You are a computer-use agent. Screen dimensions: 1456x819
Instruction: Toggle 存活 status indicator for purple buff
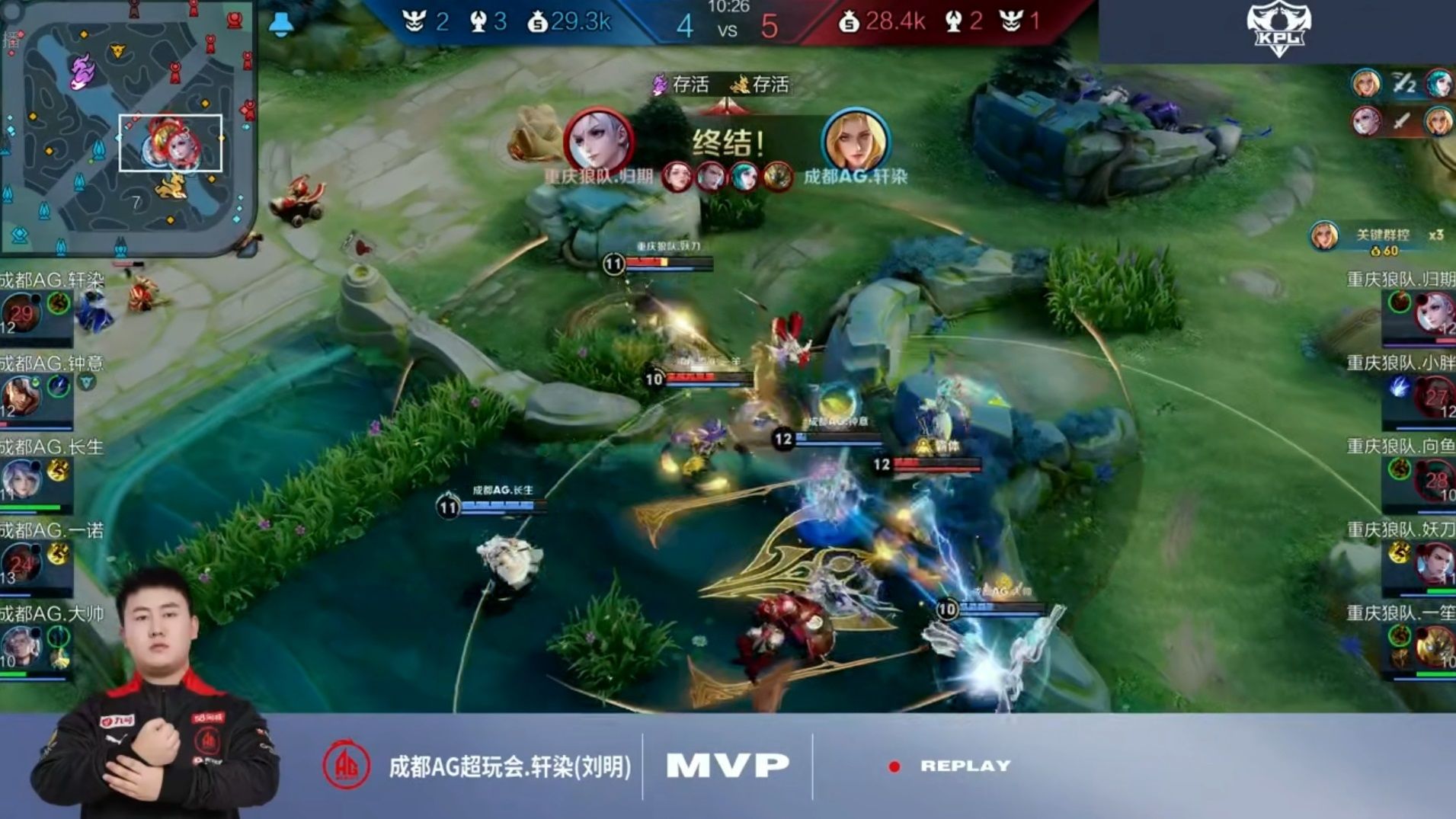click(674, 86)
